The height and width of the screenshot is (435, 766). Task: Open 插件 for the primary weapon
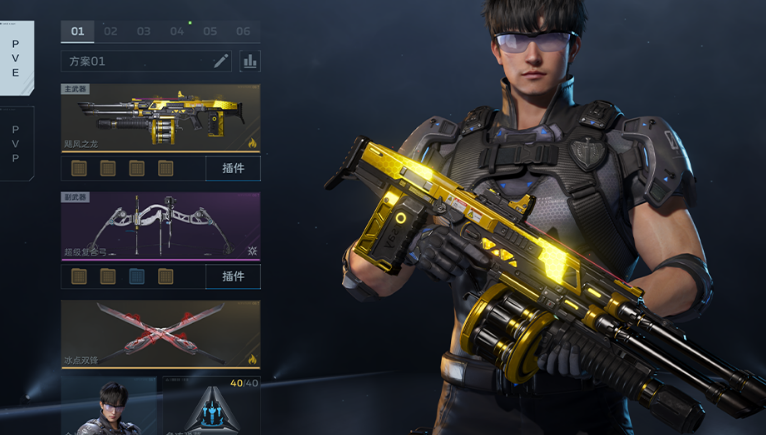[x=233, y=168]
